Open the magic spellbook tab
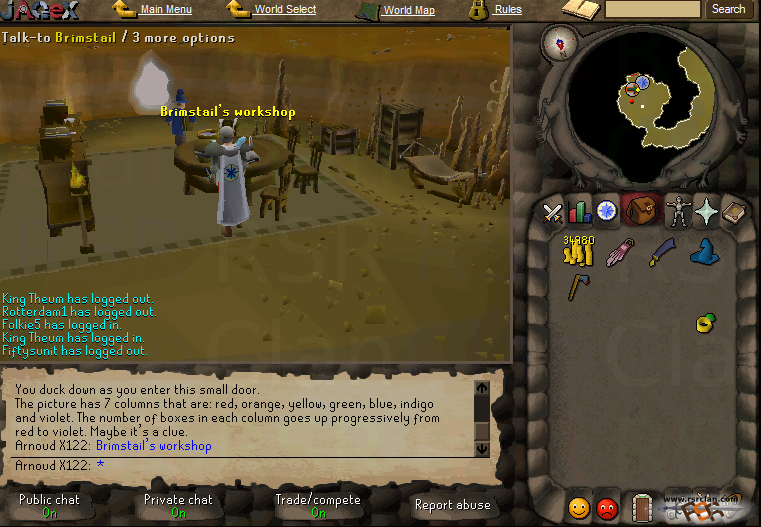761x527 pixels. (x=734, y=212)
